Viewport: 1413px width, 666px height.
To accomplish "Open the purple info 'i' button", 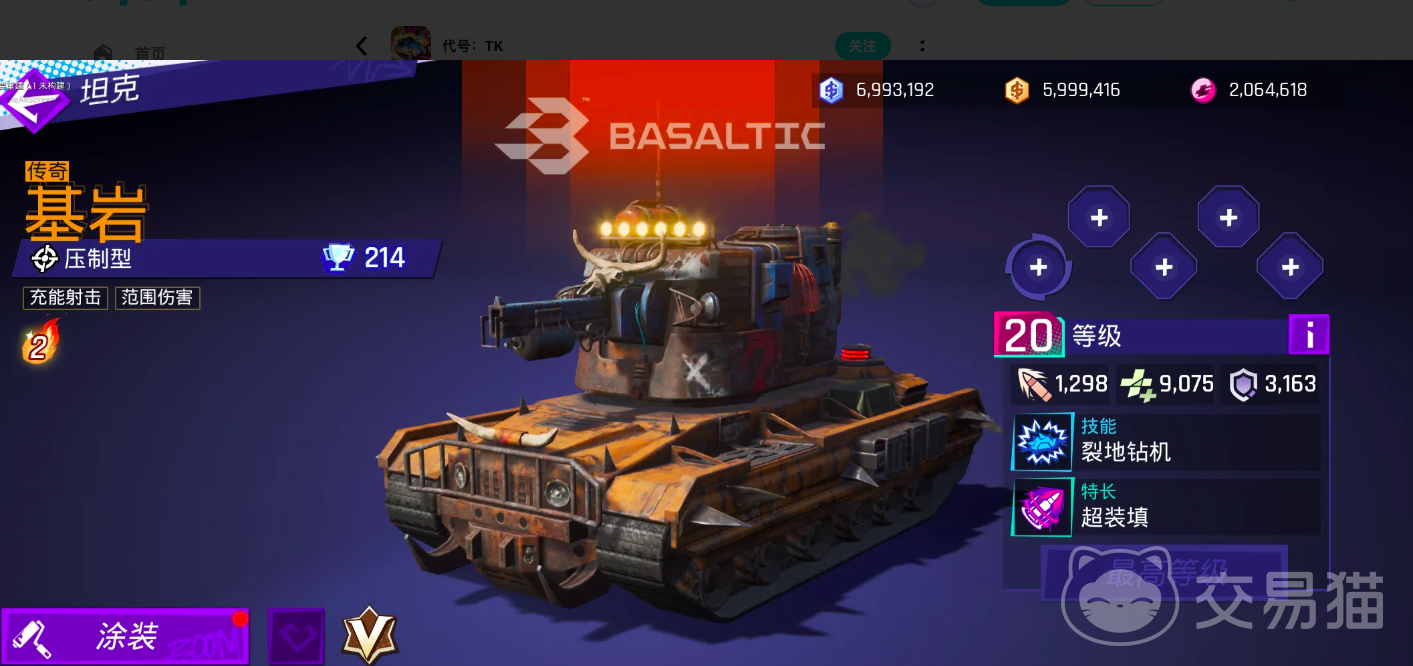I will point(1308,335).
